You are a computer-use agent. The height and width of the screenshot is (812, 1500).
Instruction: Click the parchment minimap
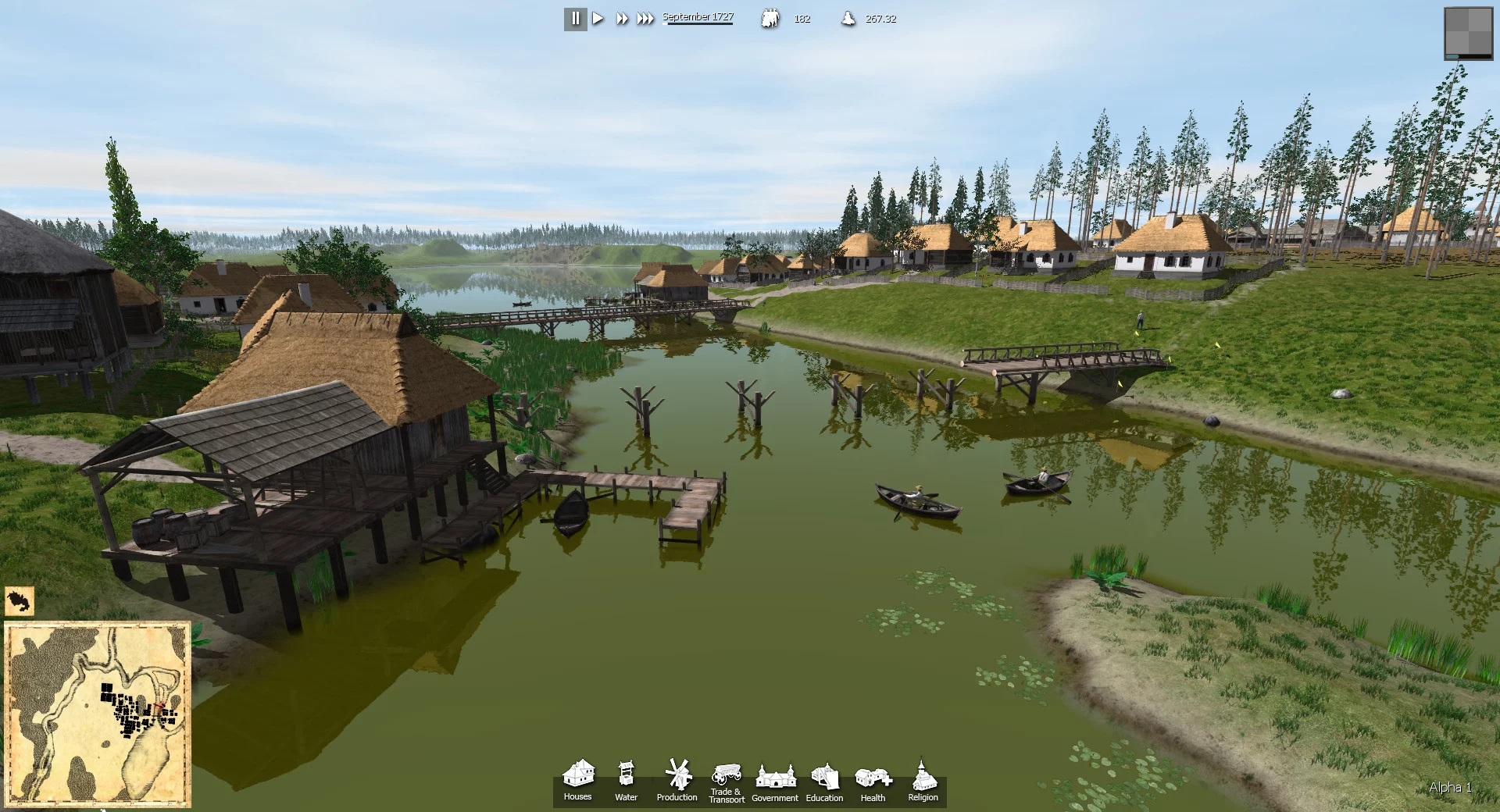pos(98,713)
